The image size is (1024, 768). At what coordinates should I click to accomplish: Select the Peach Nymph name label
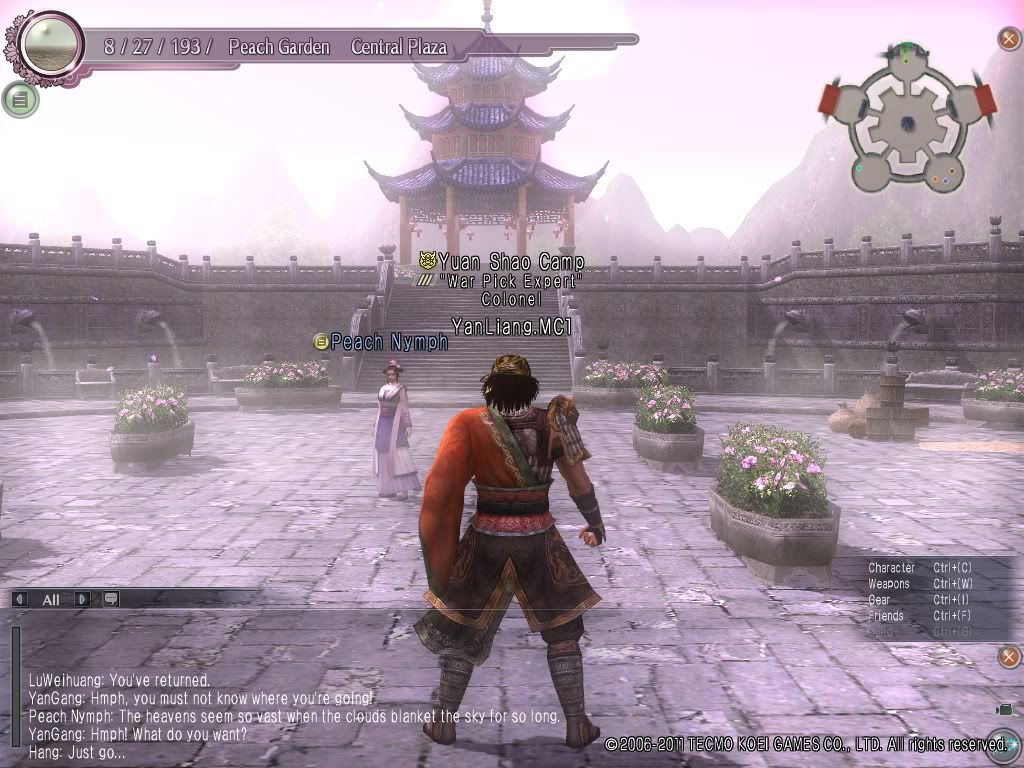tap(389, 342)
